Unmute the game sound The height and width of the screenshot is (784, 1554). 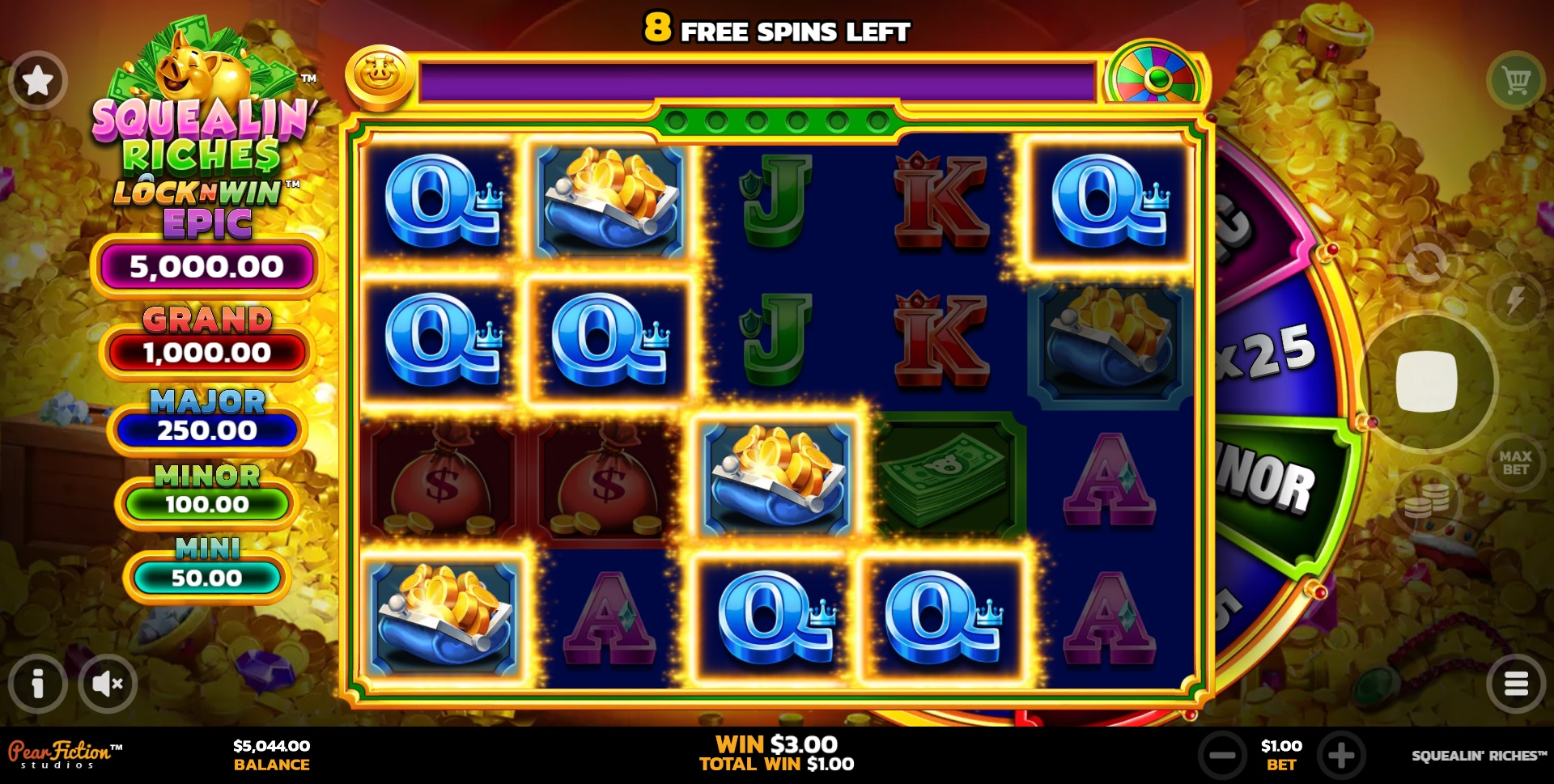coord(109,684)
